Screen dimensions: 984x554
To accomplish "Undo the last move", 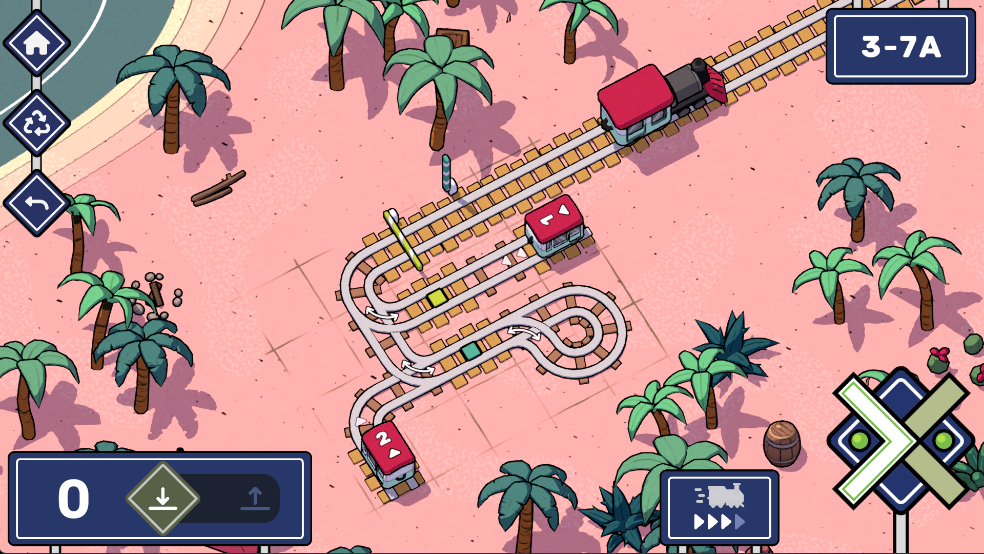I will (x=37, y=203).
